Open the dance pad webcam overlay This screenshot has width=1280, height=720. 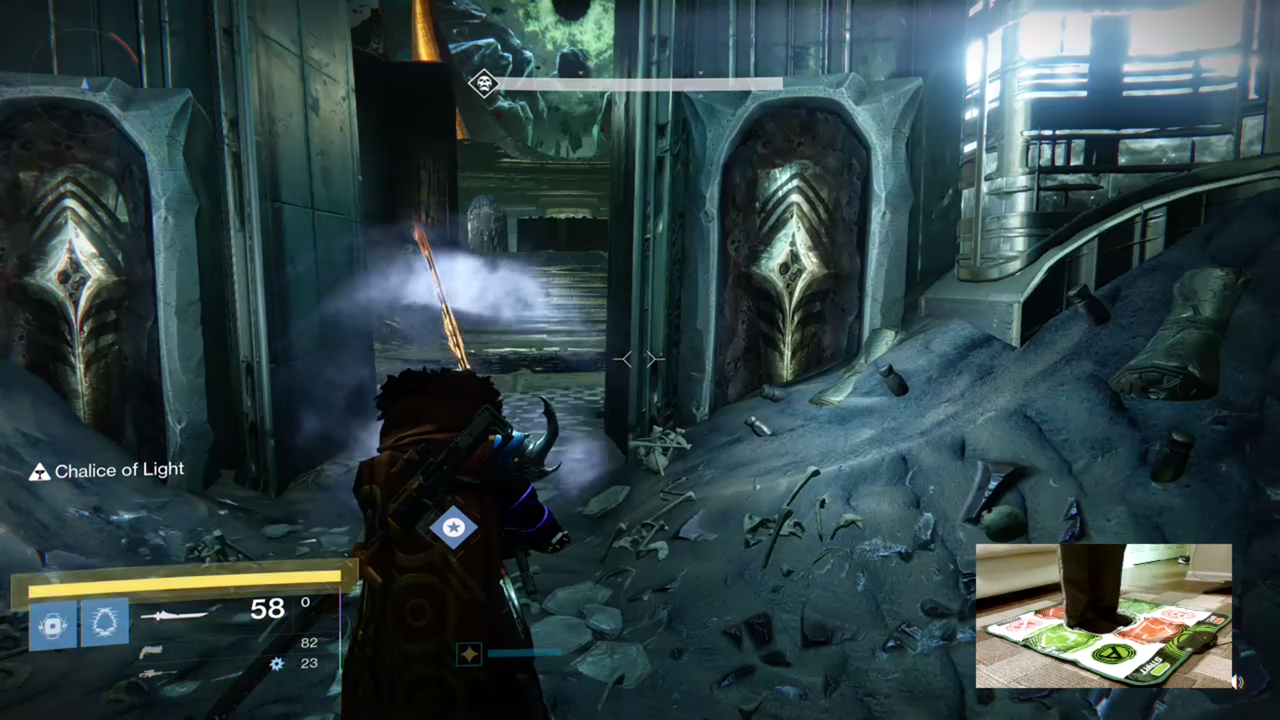pyautogui.click(x=1103, y=615)
